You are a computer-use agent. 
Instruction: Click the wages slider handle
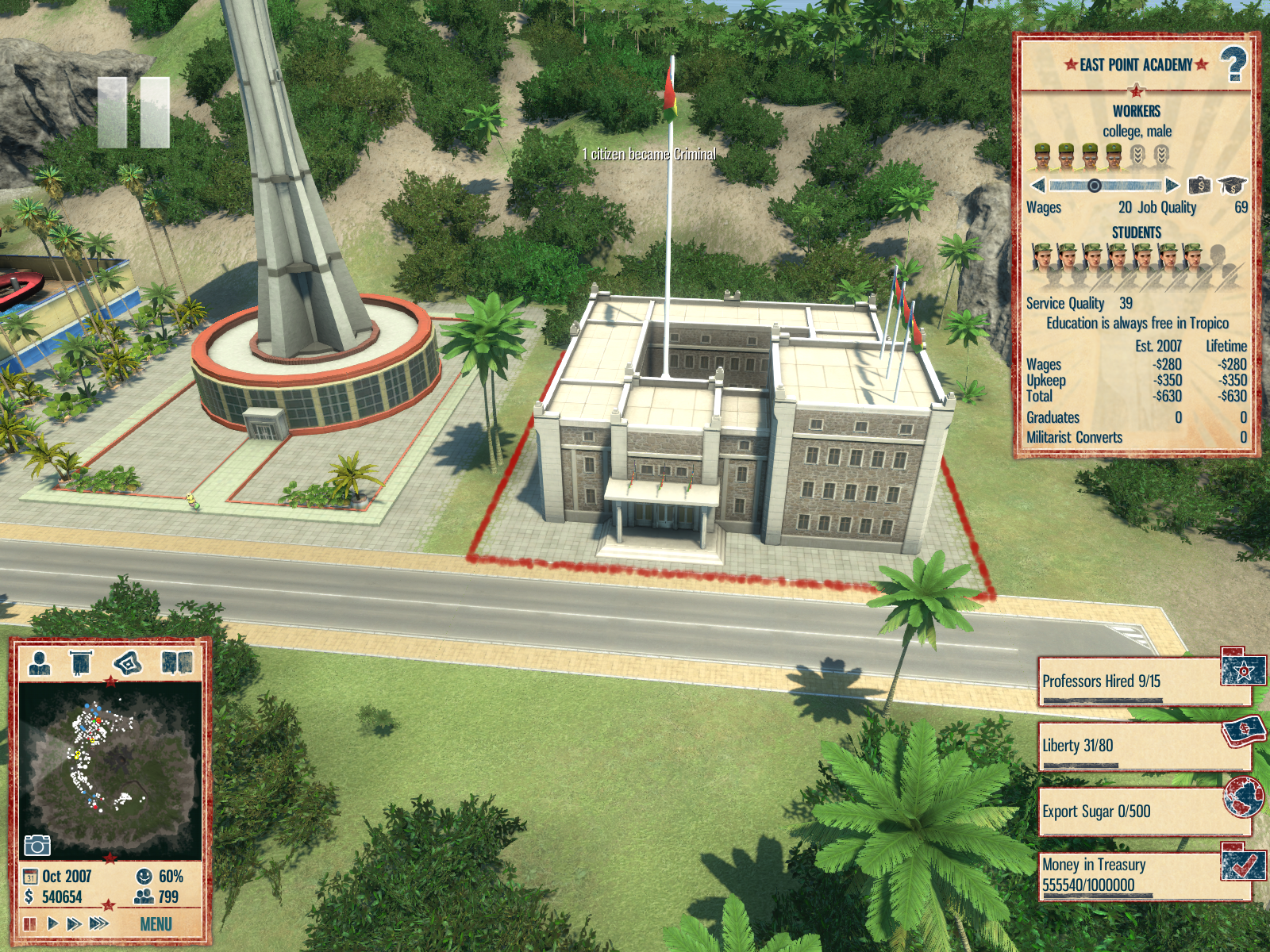(1094, 186)
